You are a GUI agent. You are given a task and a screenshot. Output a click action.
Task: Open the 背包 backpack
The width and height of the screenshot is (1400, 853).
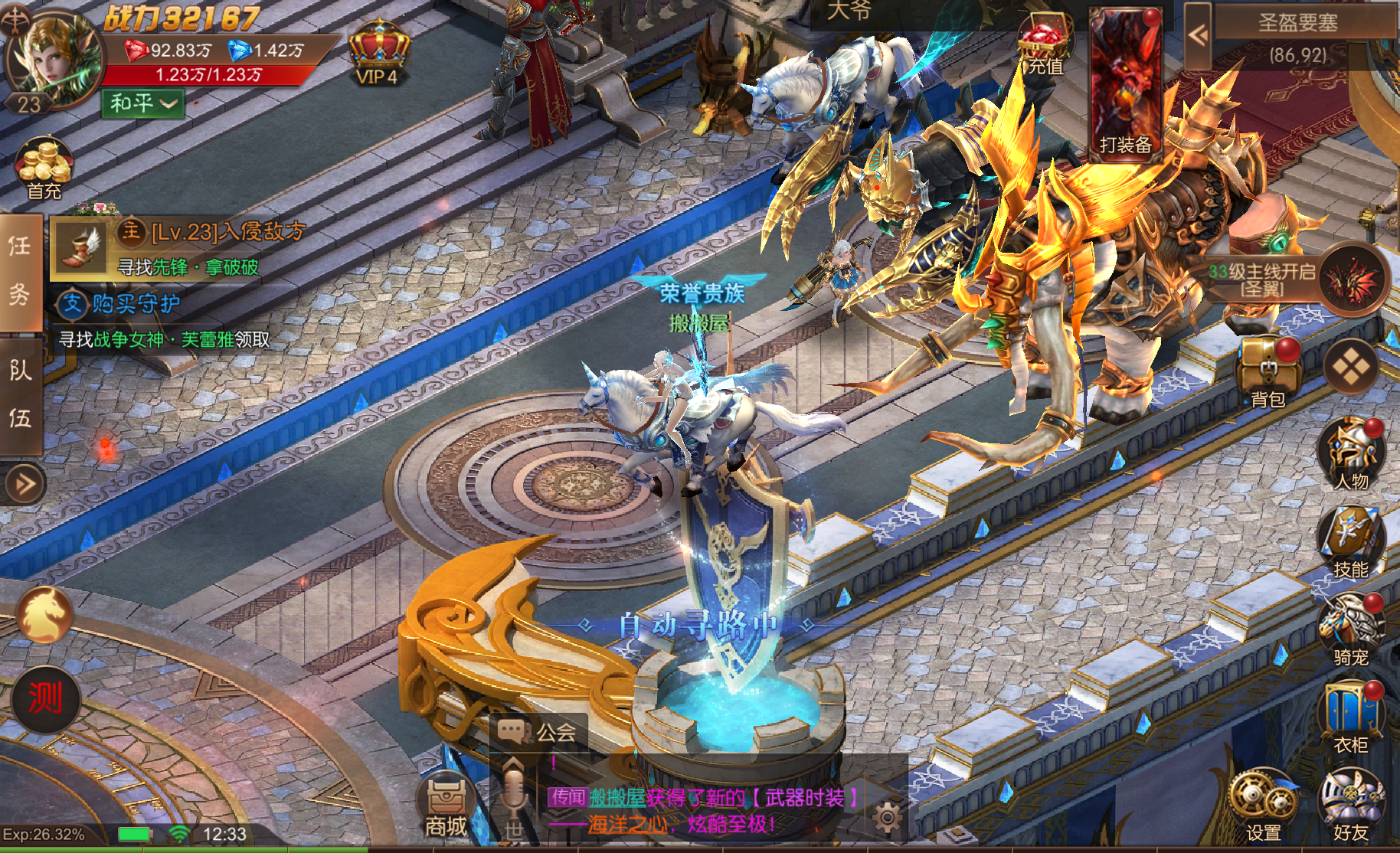pos(1268,371)
